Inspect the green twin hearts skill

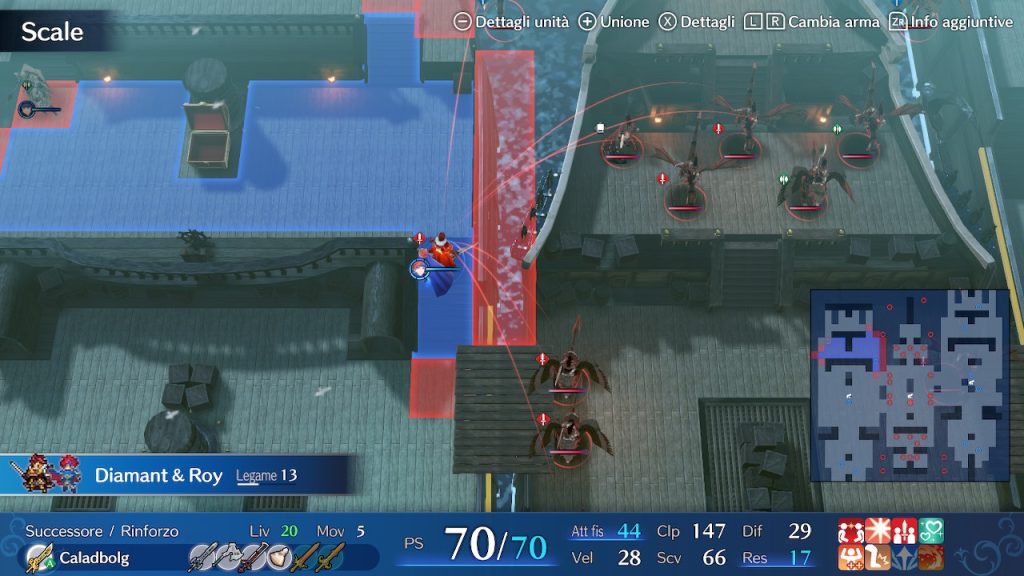[931, 531]
